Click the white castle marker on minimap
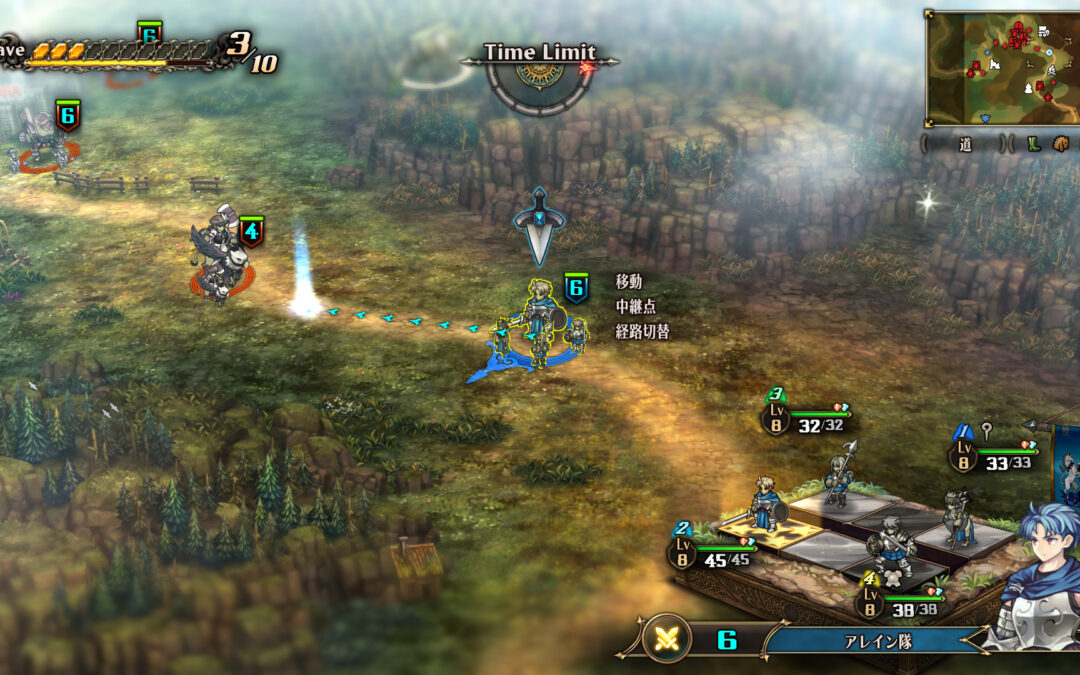This screenshot has height=675, width=1080. pos(995,64)
